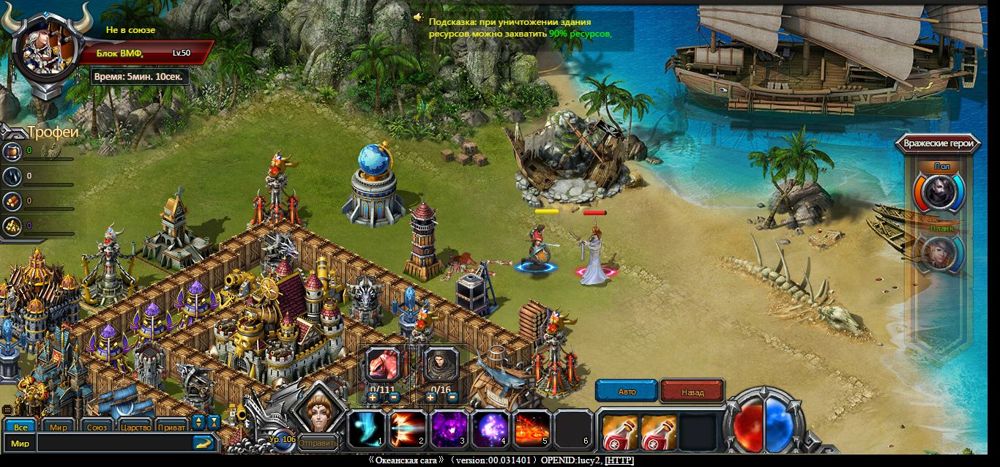Open the HTTP link in the footer
This screenshot has height=467, width=1000.
pyautogui.click(x=619, y=460)
